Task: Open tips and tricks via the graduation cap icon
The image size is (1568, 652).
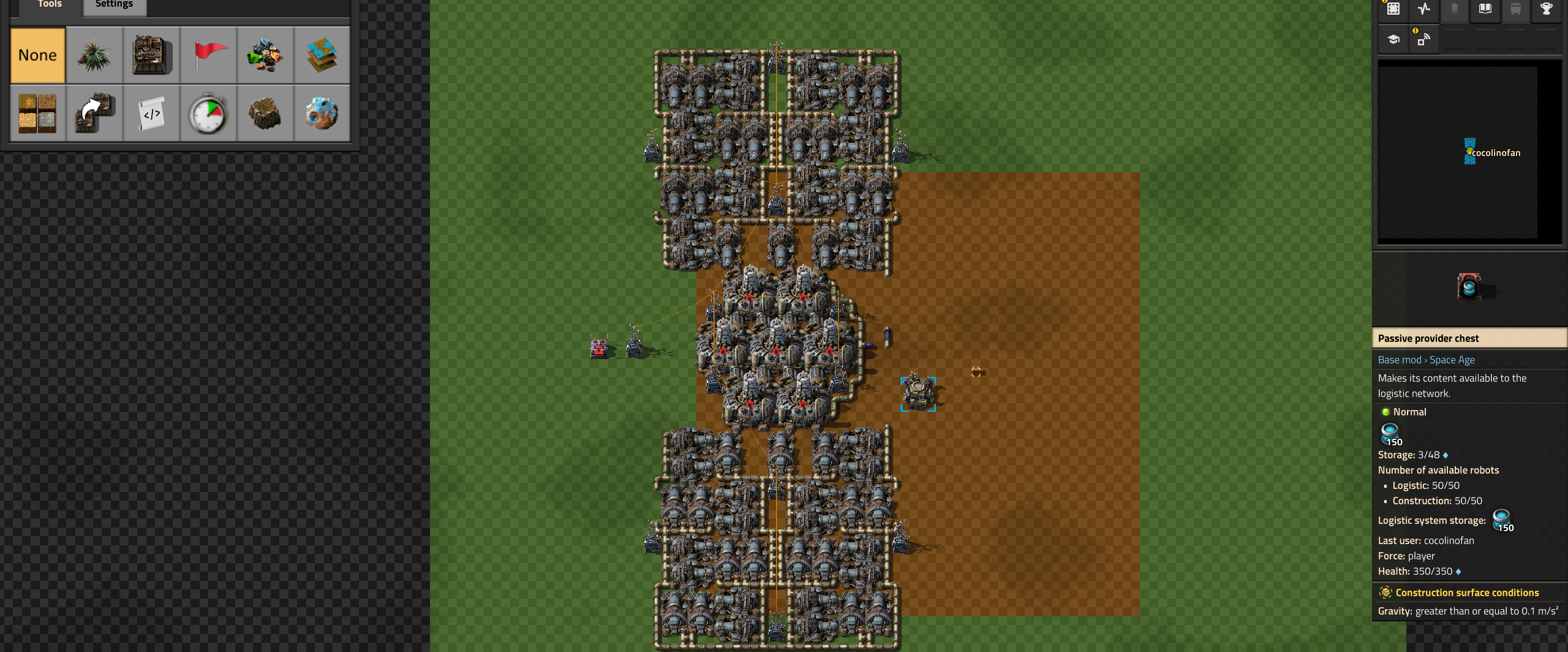Action: (1393, 38)
